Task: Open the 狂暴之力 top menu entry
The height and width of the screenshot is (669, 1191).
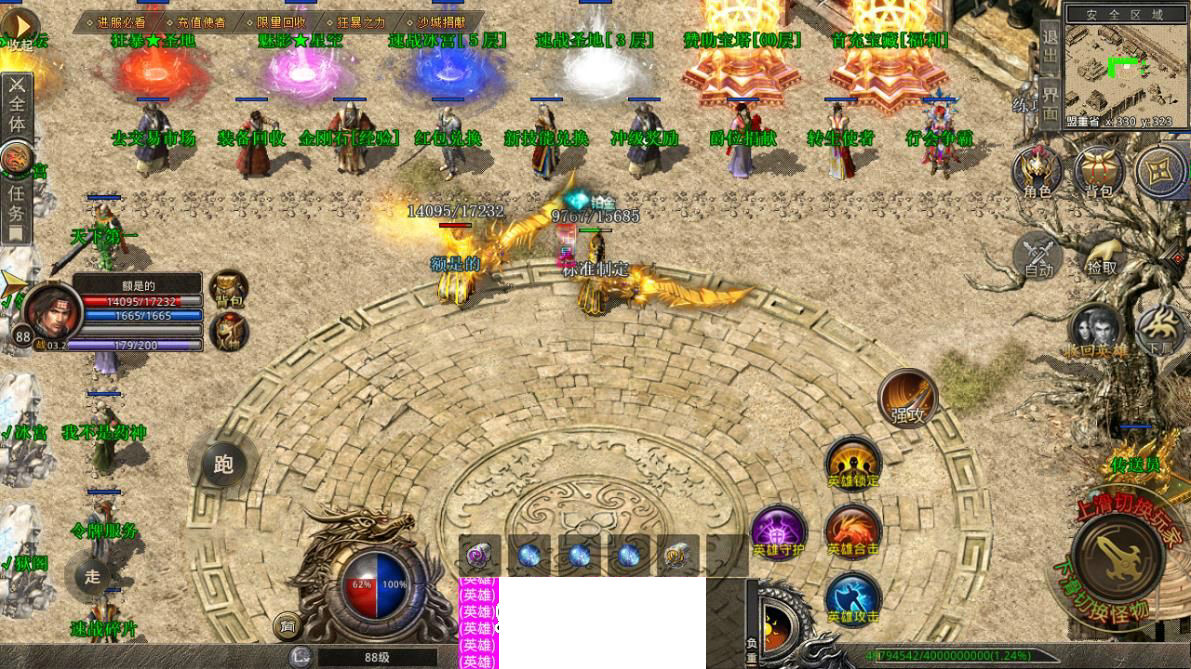Action: (361, 21)
